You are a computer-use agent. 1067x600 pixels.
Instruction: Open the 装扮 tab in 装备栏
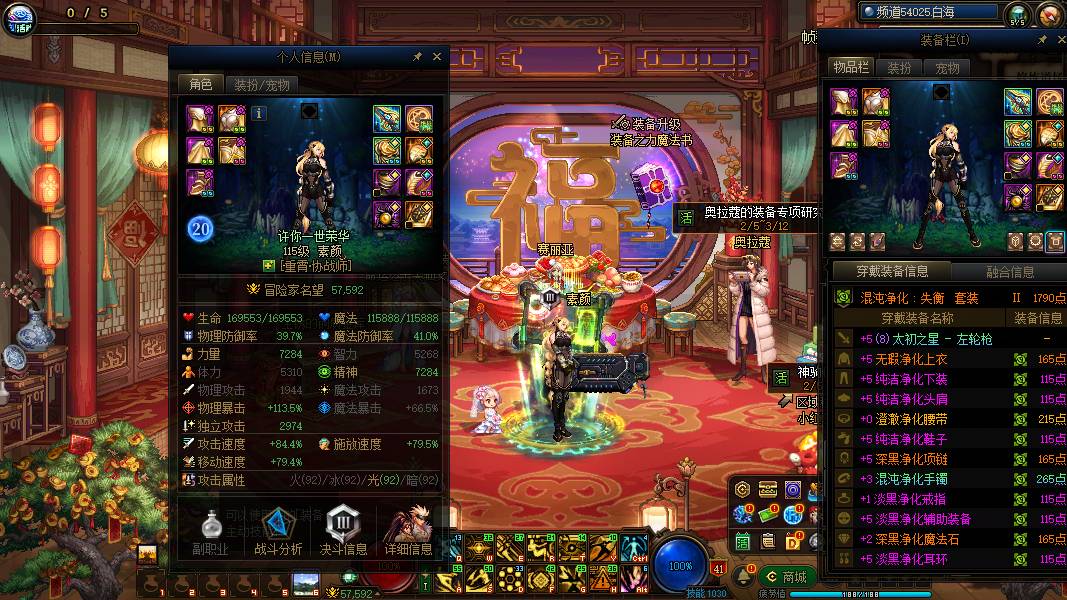click(900, 68)
